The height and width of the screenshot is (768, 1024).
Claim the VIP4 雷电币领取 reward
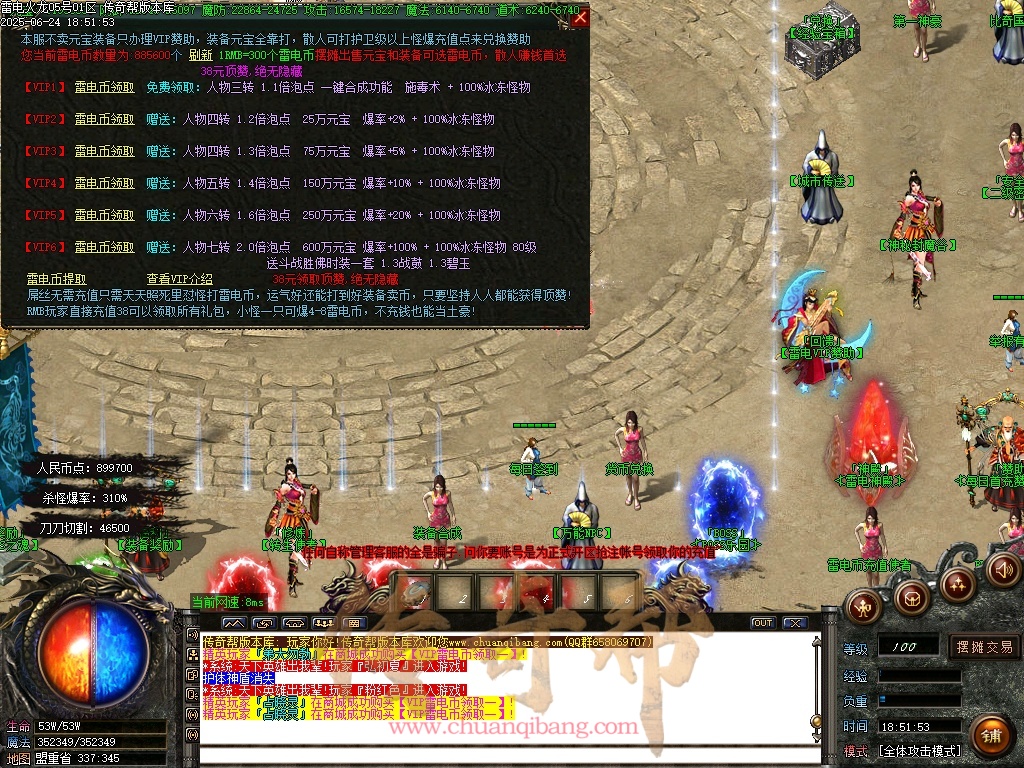point(104,183)
